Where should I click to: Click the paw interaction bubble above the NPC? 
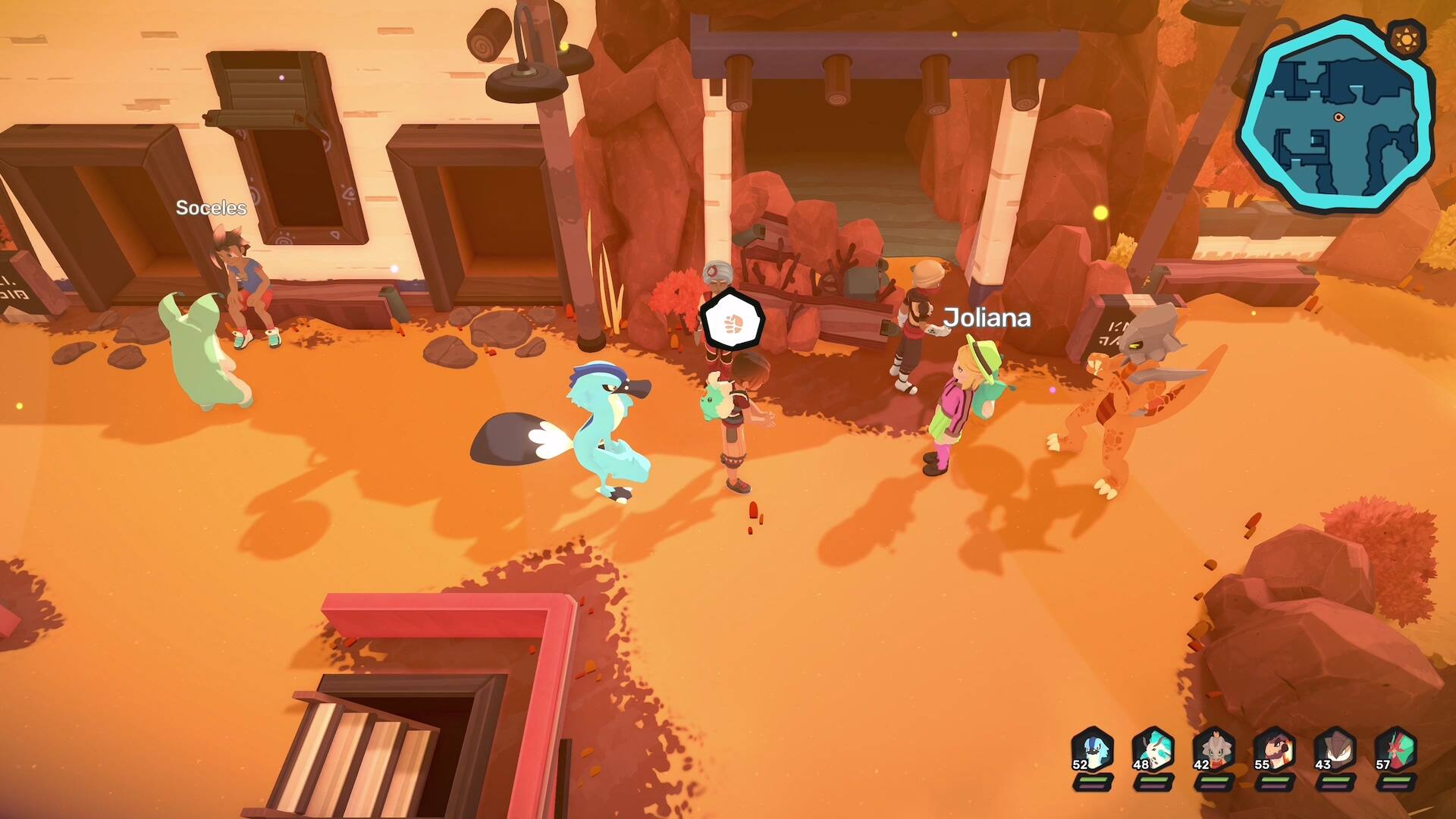click(733, 321)
